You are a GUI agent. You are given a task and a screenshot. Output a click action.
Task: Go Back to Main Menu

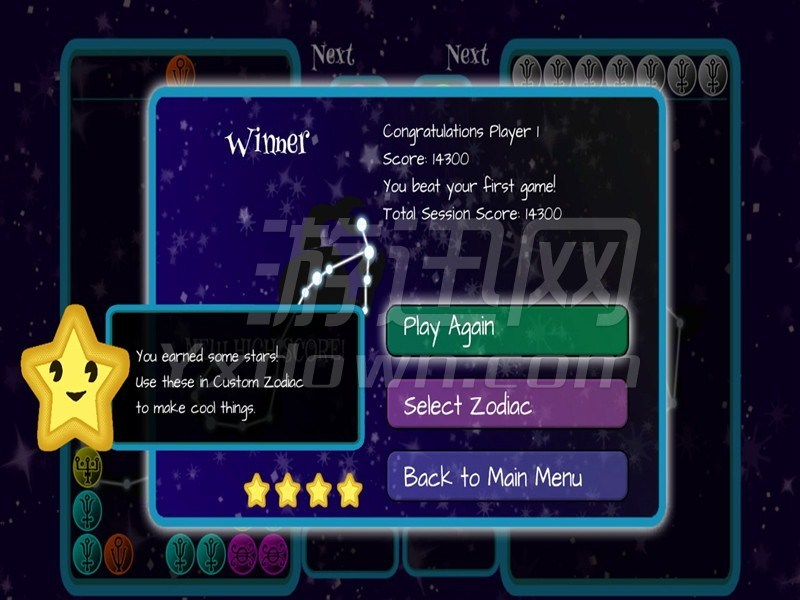tap(507, 477)
